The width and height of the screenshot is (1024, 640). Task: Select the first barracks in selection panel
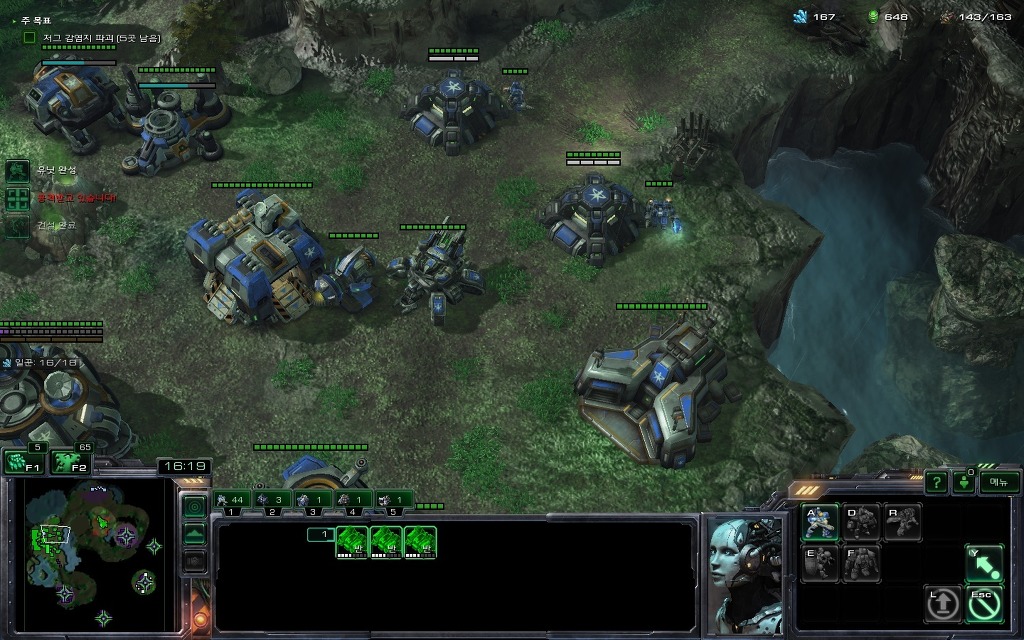click(x=353, y=542)
